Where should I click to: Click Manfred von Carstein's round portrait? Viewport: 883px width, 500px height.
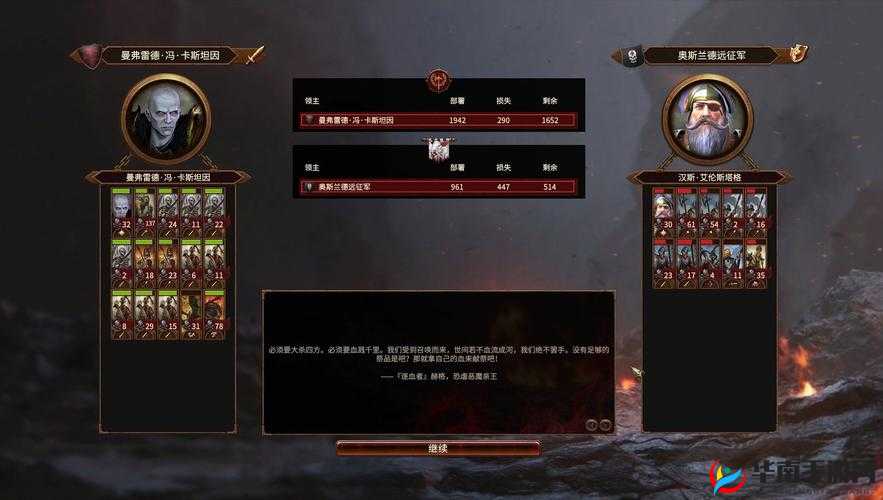pyautogui.click(x=166, y=119)
